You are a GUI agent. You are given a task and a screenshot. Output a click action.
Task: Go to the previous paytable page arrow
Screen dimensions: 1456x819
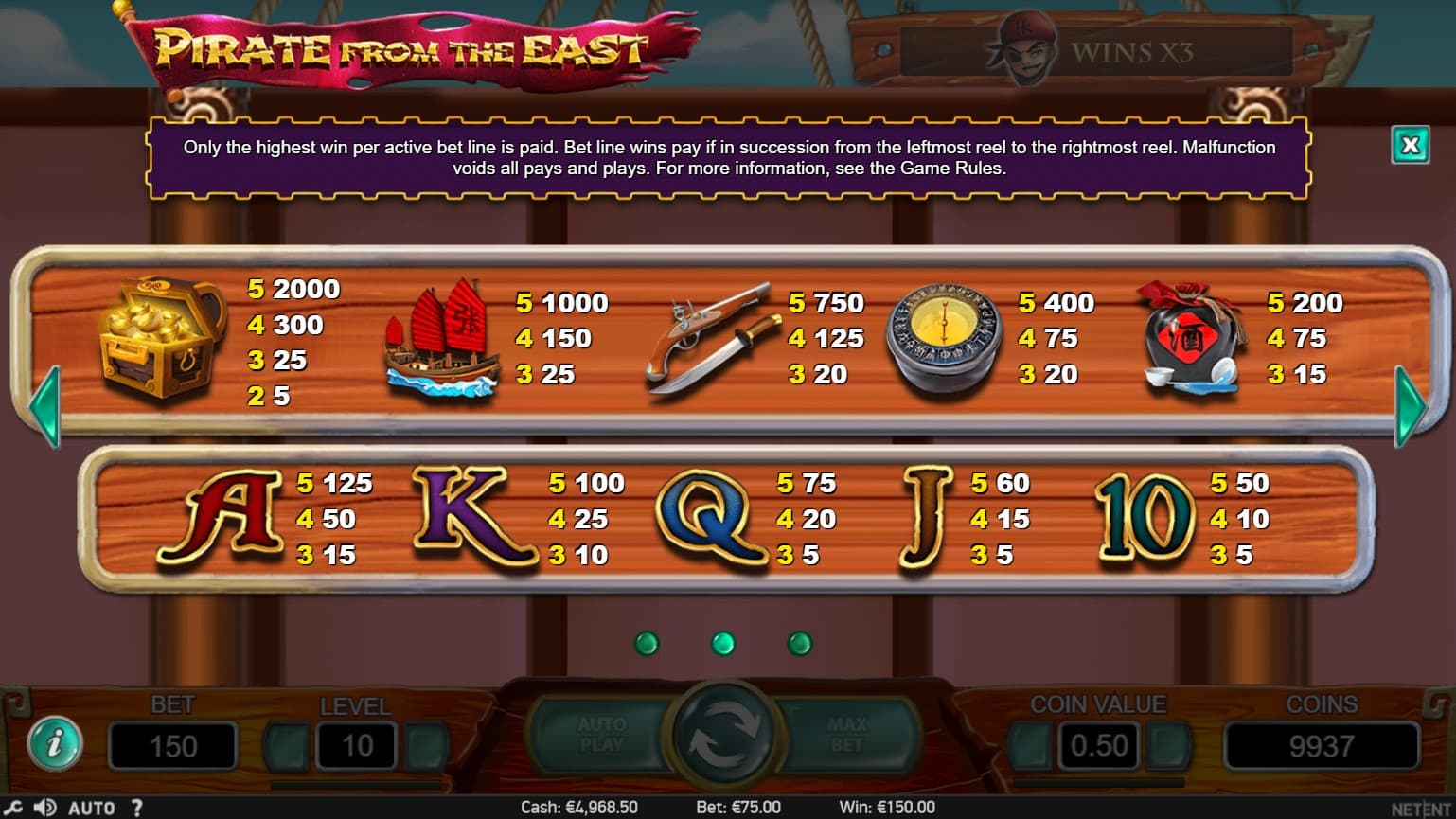45,406
